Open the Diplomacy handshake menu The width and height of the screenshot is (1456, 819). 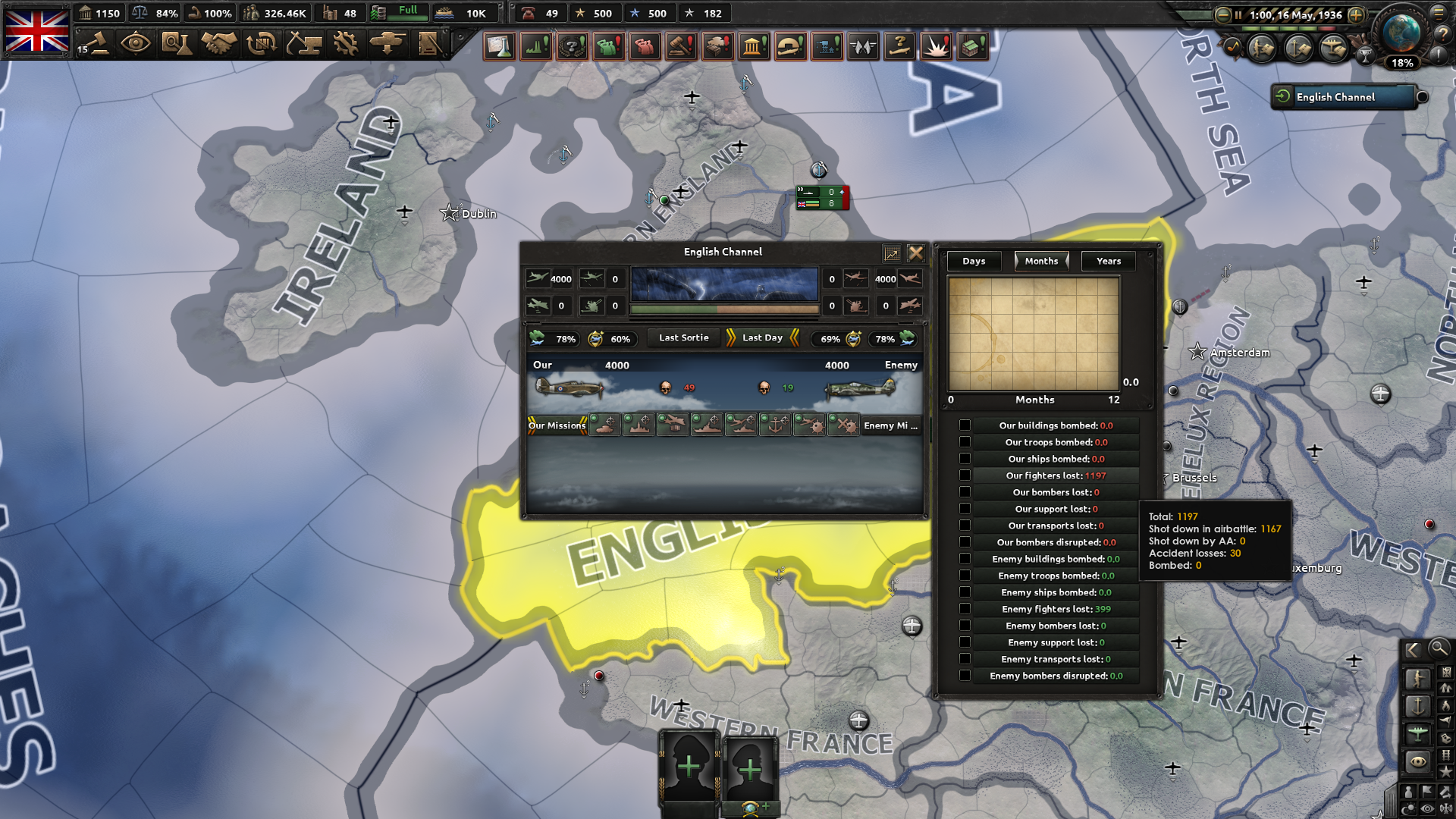point(218,44)
